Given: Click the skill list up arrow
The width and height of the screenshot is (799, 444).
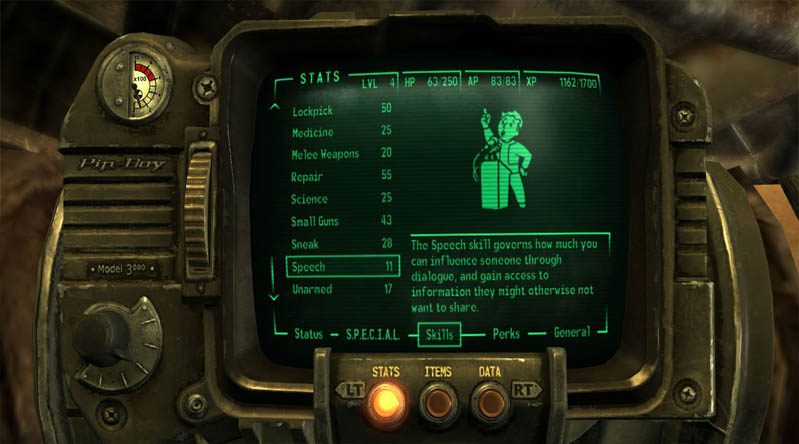Looking at the screenshot, I should point(275,105).
